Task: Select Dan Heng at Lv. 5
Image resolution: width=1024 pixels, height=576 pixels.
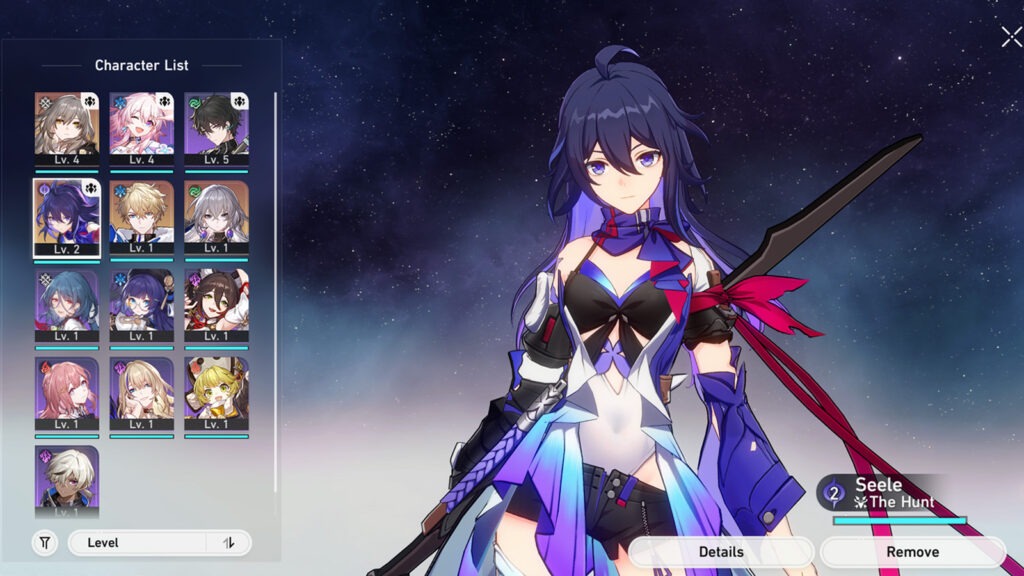Action: click(x=216, y=128)
